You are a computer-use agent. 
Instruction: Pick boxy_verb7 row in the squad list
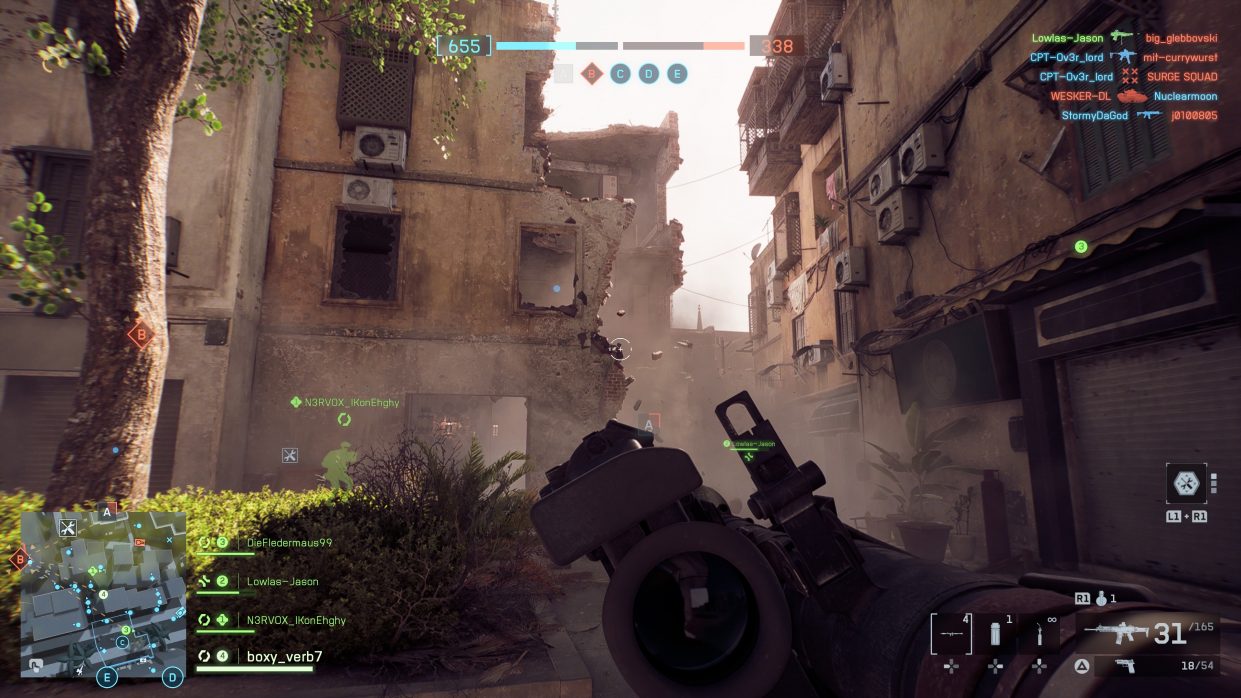coord(284,657)
